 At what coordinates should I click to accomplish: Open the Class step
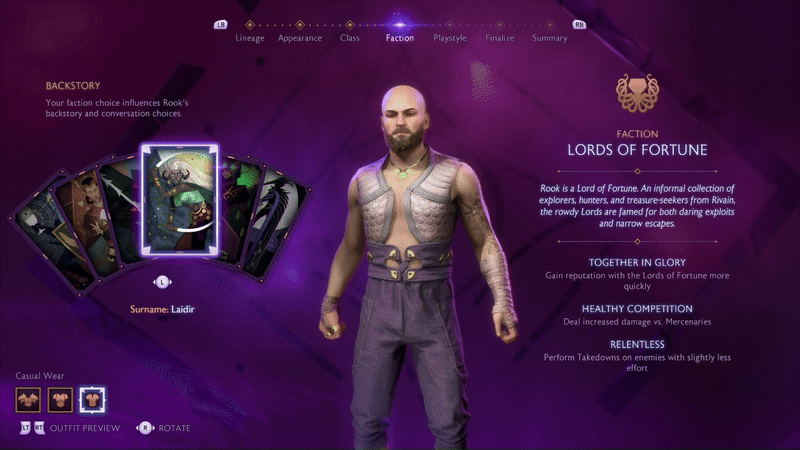(350, 38)
